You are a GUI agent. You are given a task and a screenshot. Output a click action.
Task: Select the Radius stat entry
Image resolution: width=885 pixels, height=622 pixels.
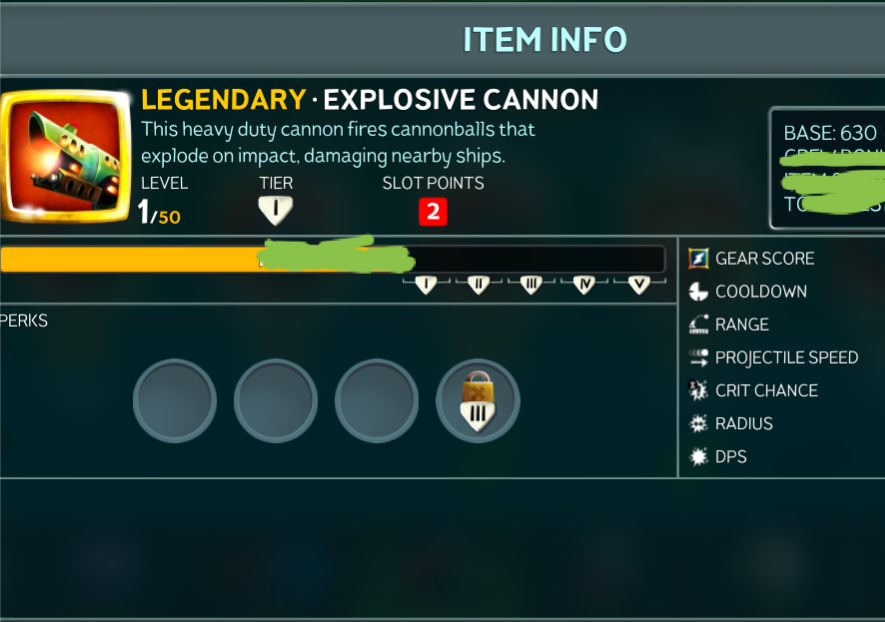coord(743,424)
